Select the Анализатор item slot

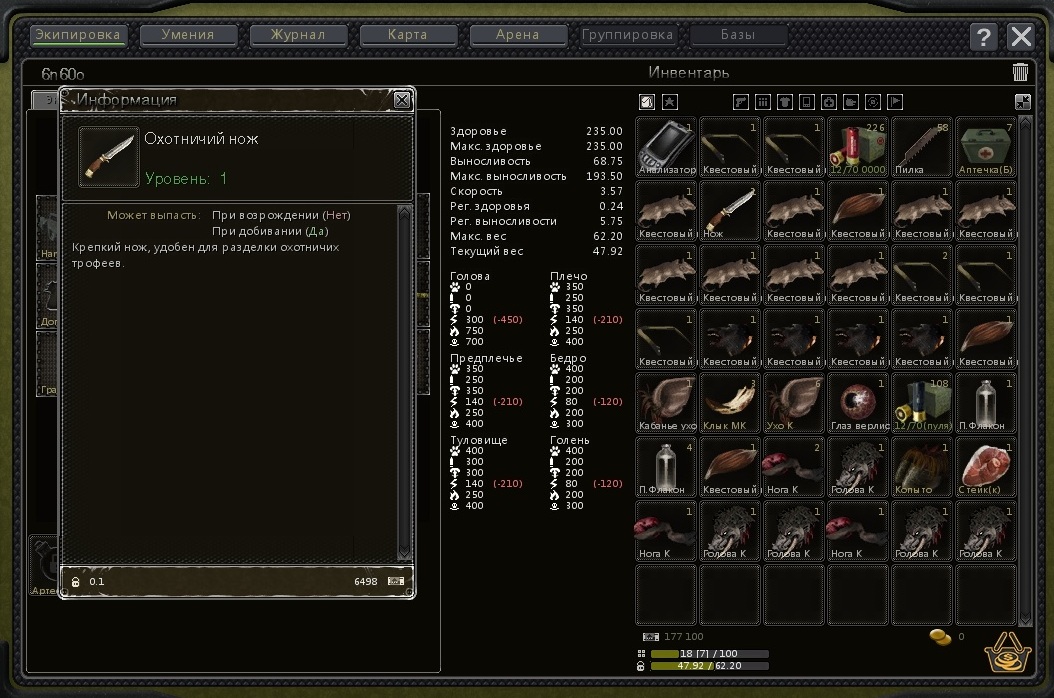(667, 147)
